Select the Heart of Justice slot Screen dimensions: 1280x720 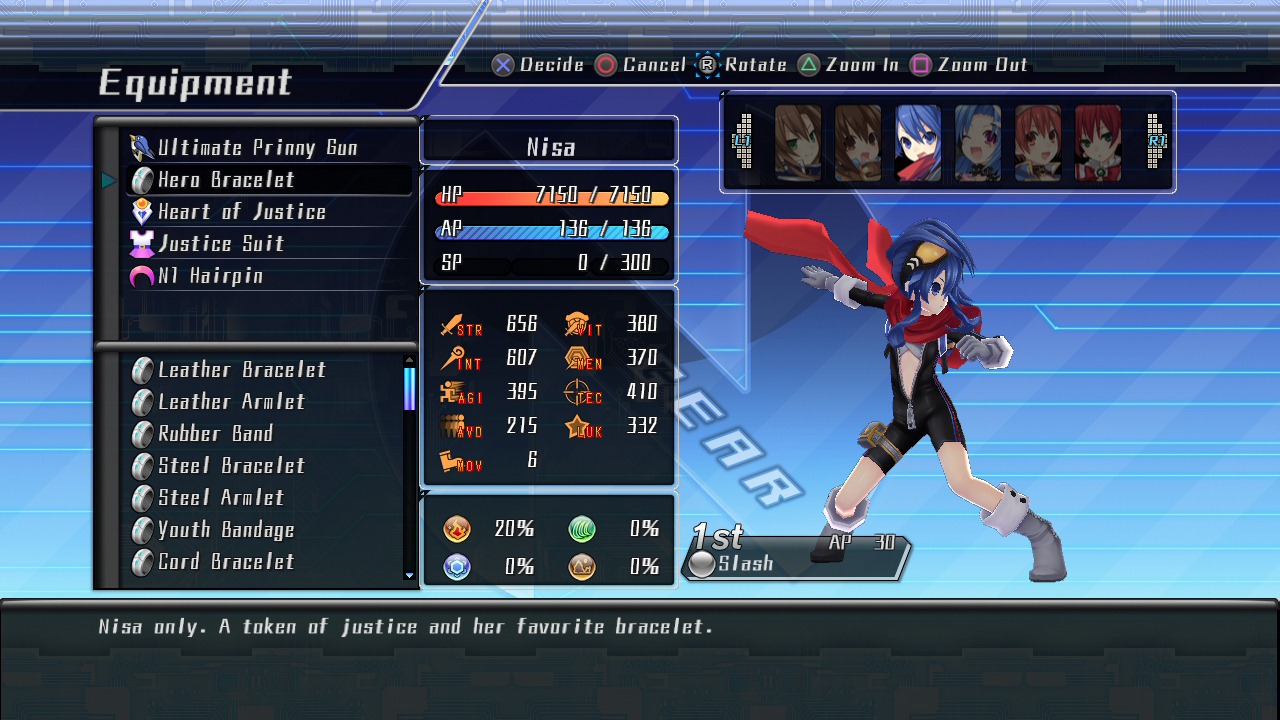point(241,212)
